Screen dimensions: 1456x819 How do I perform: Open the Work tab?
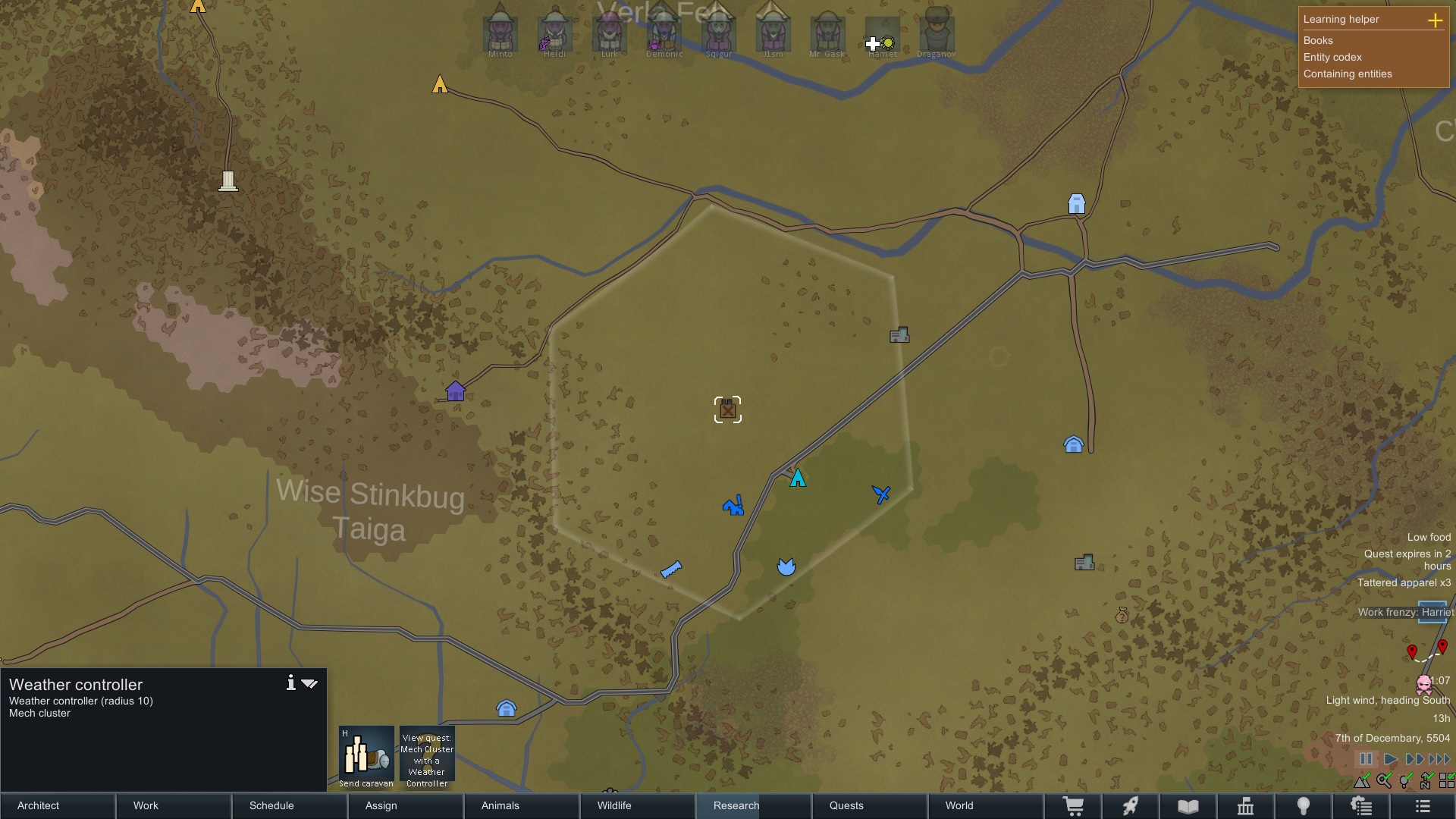click(x=174, y=805)
